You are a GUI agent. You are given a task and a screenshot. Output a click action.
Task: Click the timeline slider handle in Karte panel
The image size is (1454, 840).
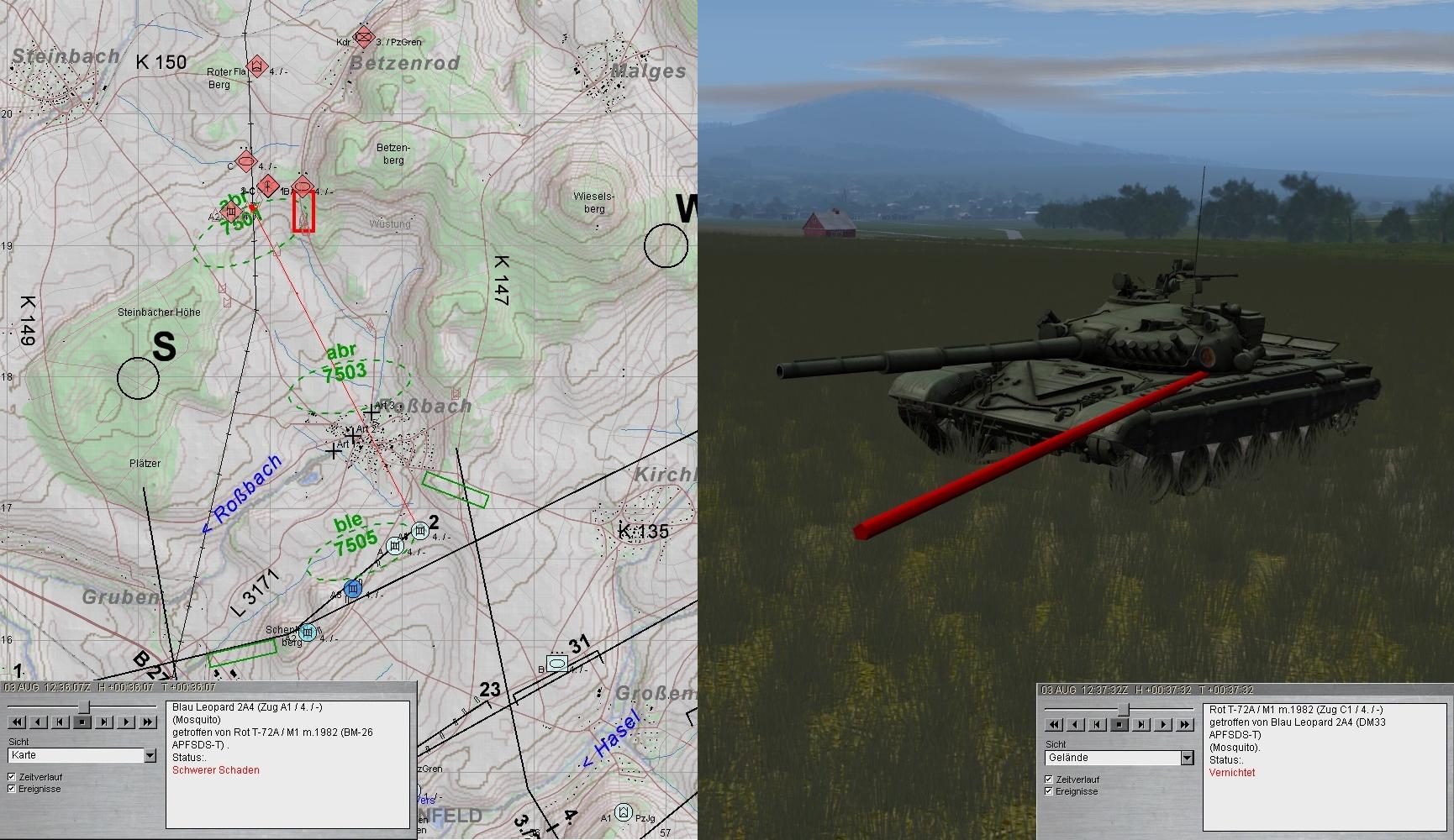(x=82, y=707)
